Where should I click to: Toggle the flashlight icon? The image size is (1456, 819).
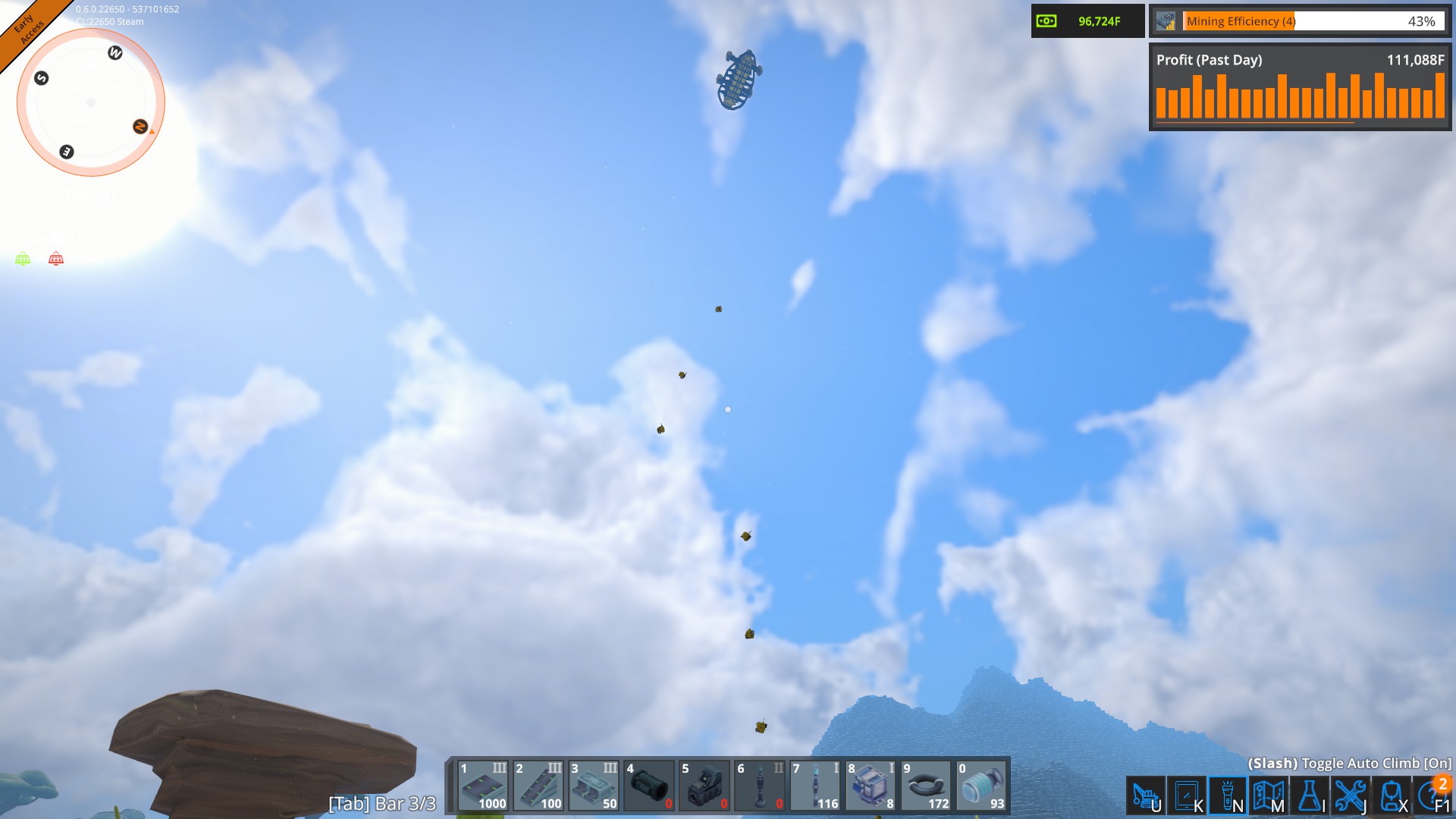coord(1228,796)
